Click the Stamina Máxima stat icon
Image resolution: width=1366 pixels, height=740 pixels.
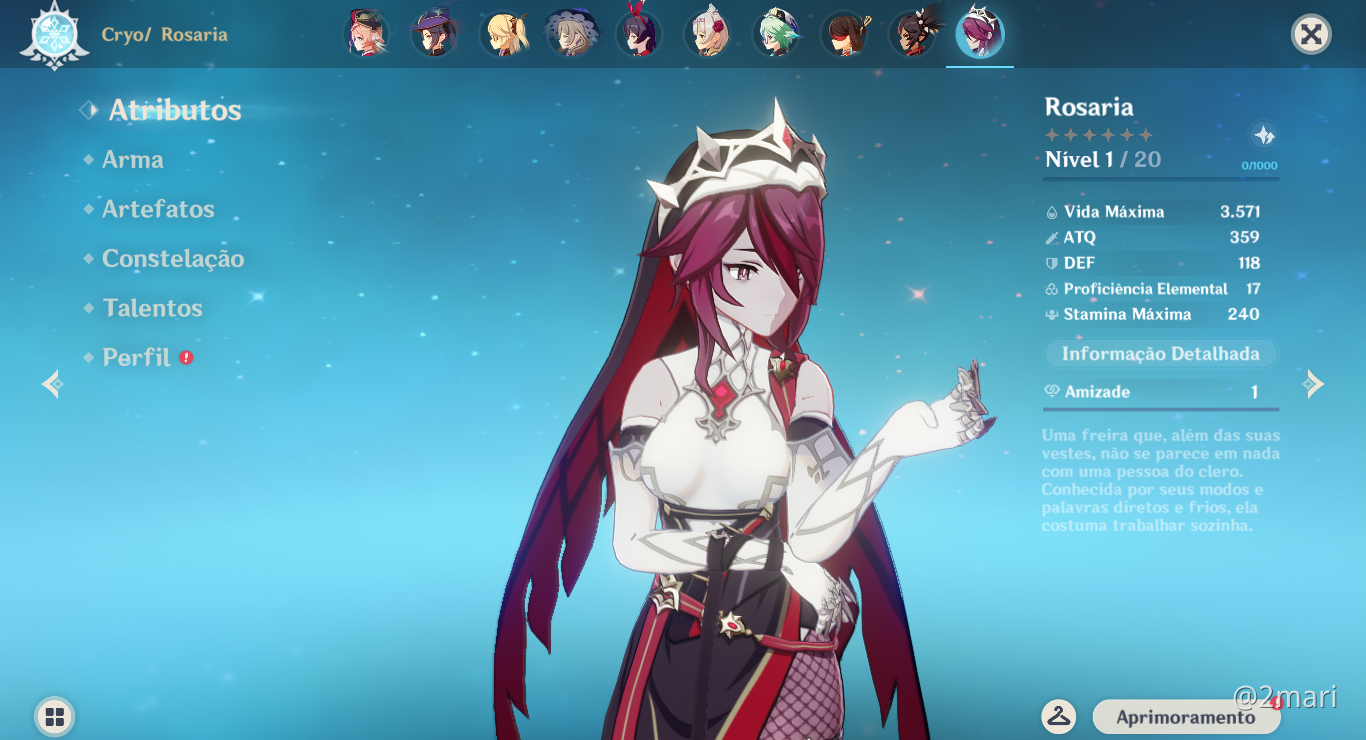(1050, 314)
